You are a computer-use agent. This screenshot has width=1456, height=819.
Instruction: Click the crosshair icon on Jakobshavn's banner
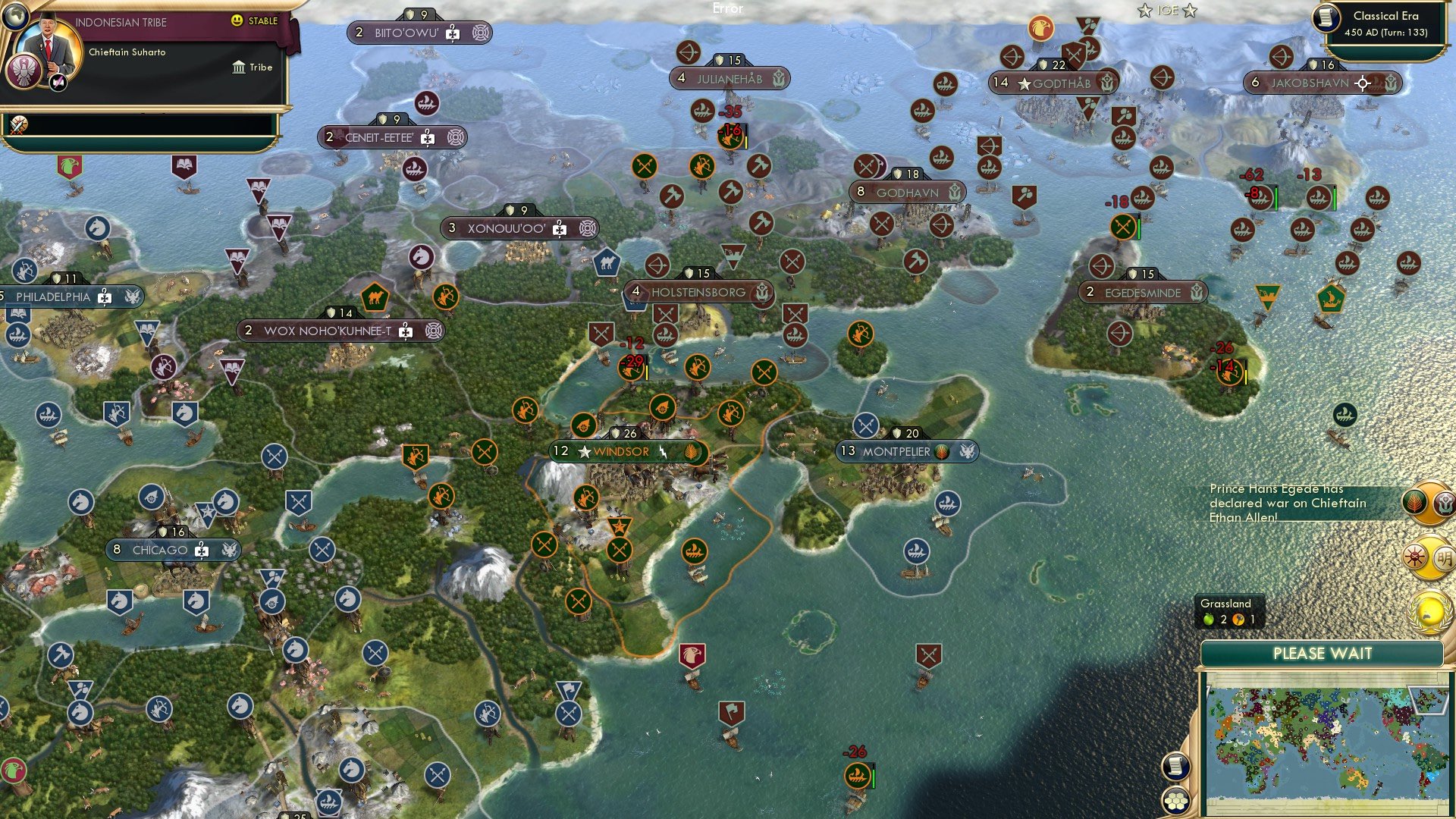coord(1361,84)
